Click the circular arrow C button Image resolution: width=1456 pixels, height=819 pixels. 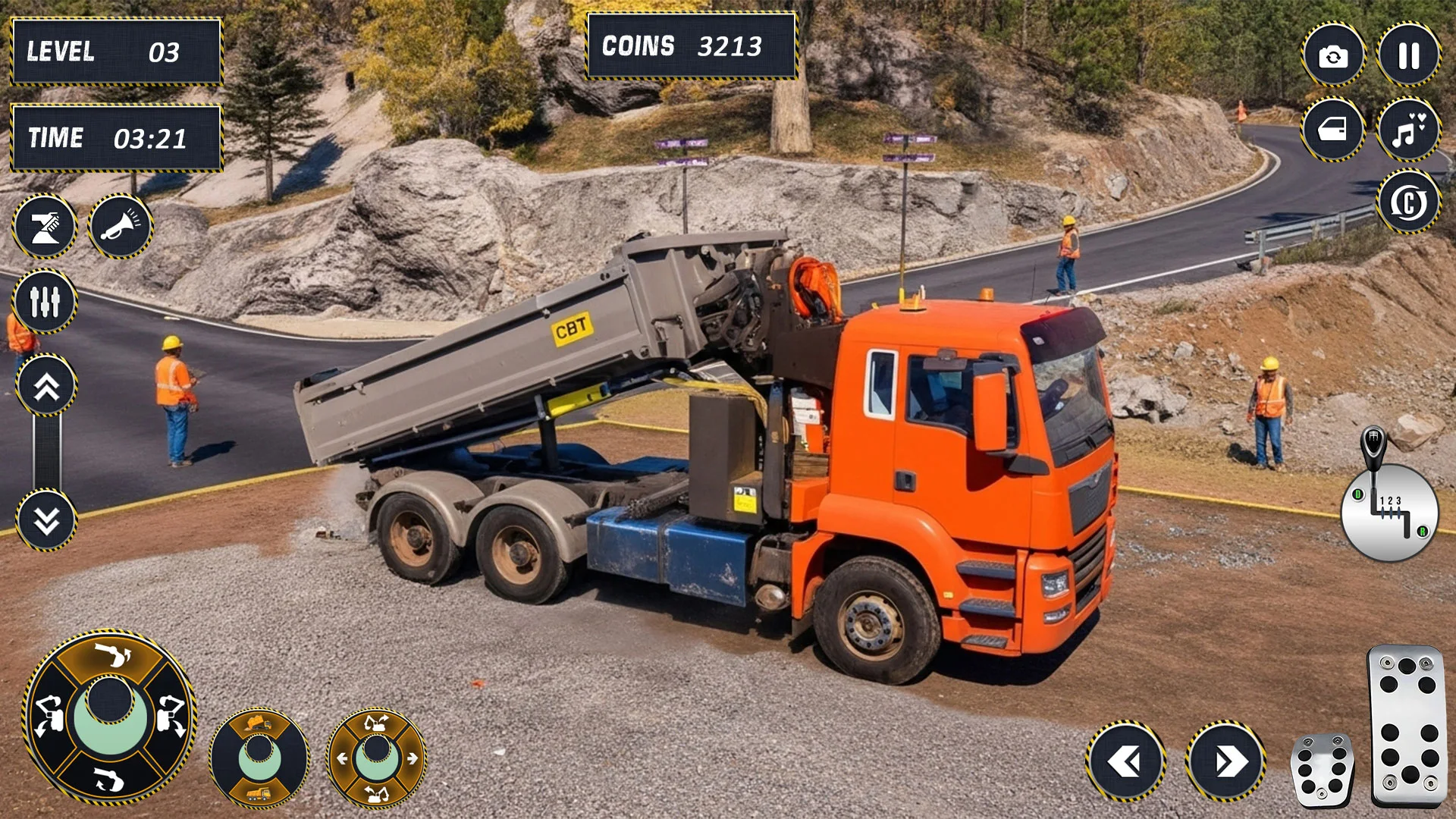[x=1408, y=202]
